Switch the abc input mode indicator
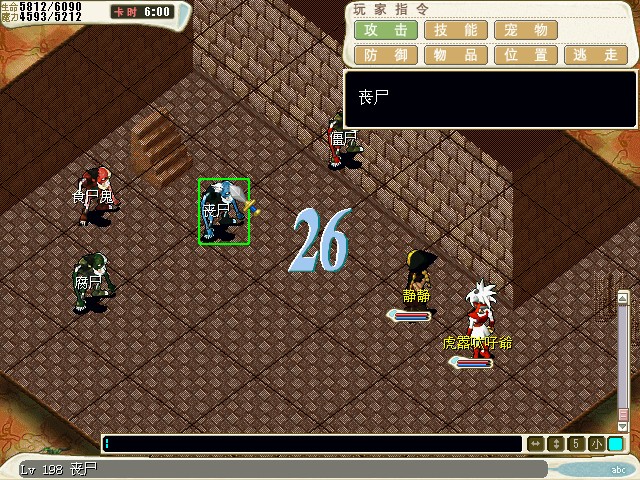The height and width of the screenshot is (480, 640). [x=619, y=469]
